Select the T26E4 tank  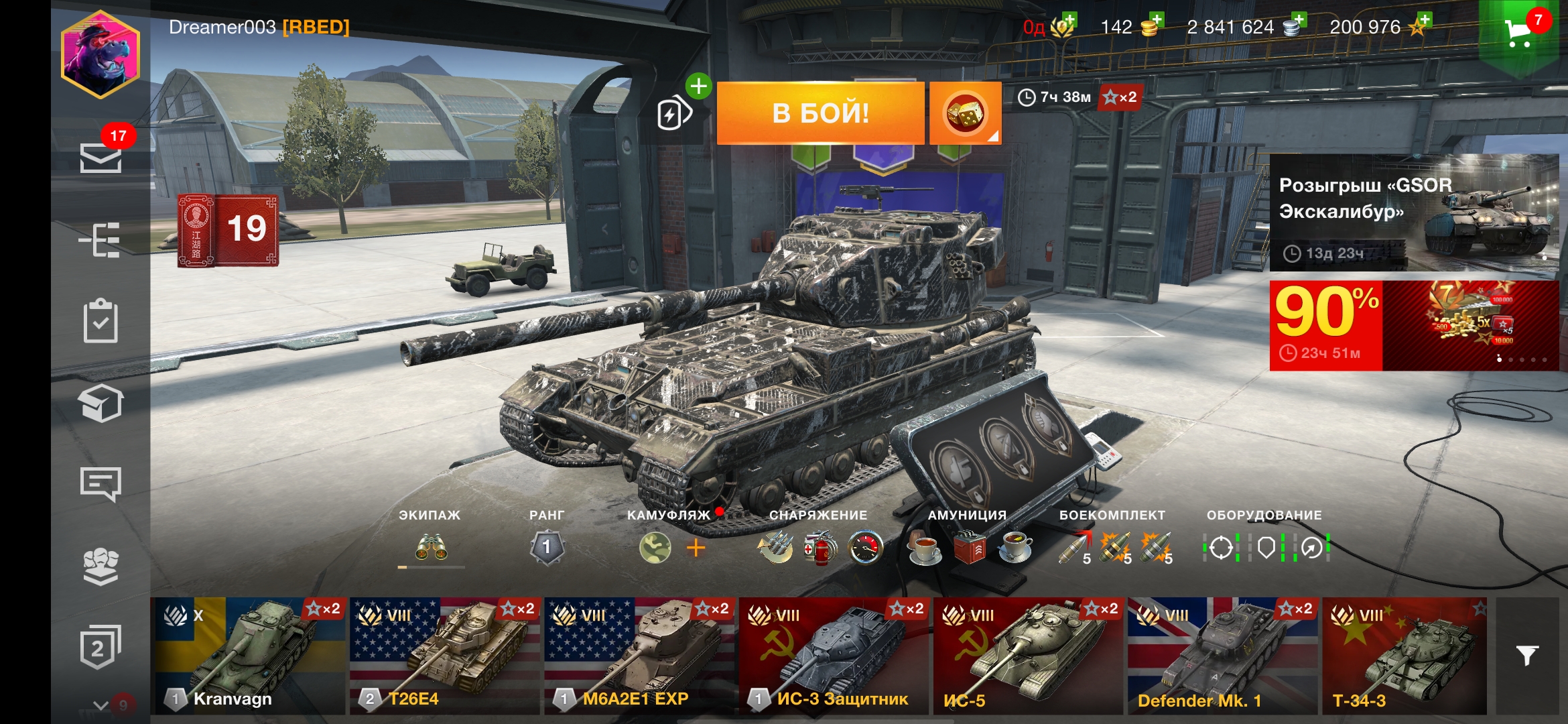coord(444,656)
